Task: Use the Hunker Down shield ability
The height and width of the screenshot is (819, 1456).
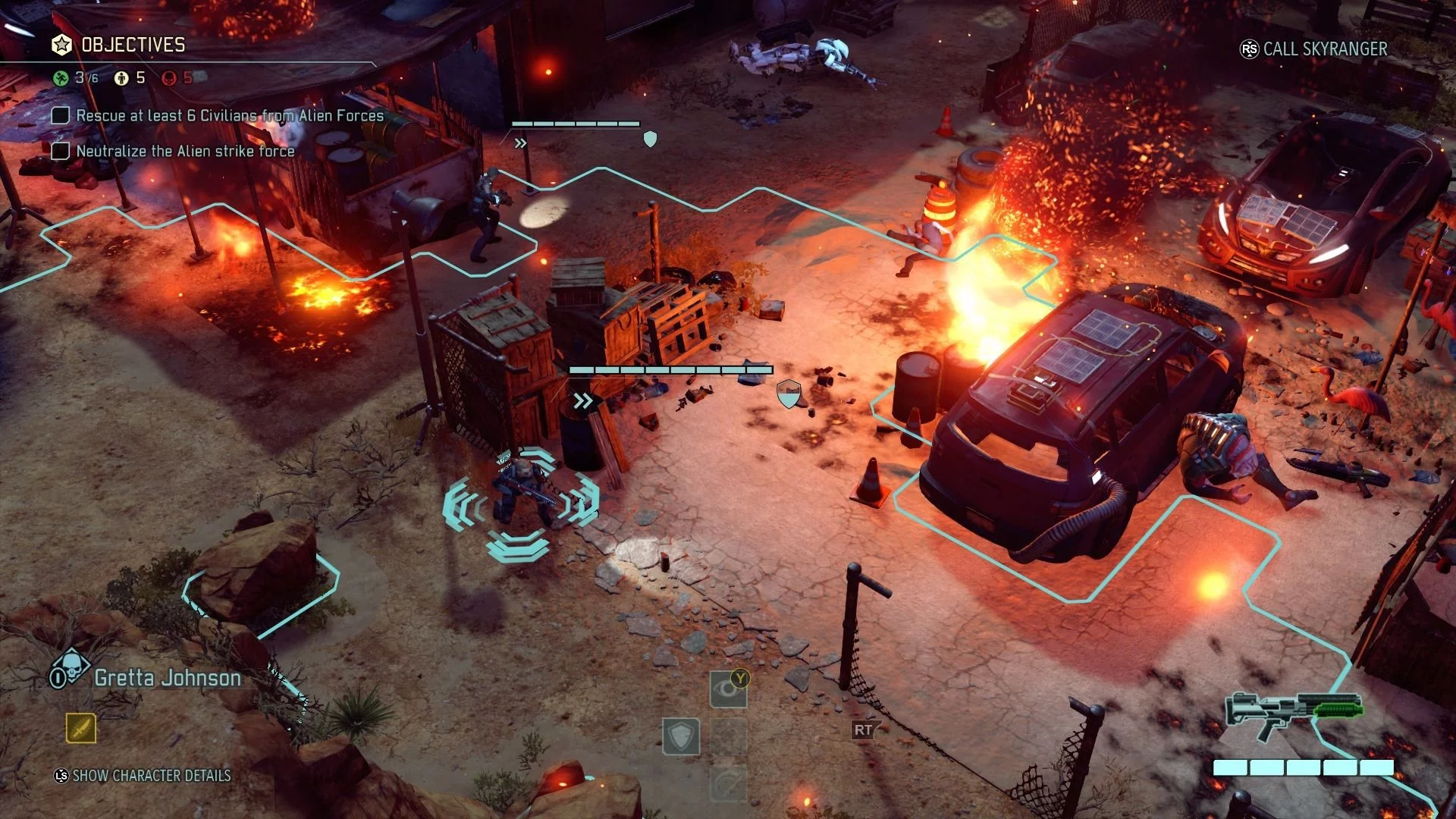Action: click(680, 736)
